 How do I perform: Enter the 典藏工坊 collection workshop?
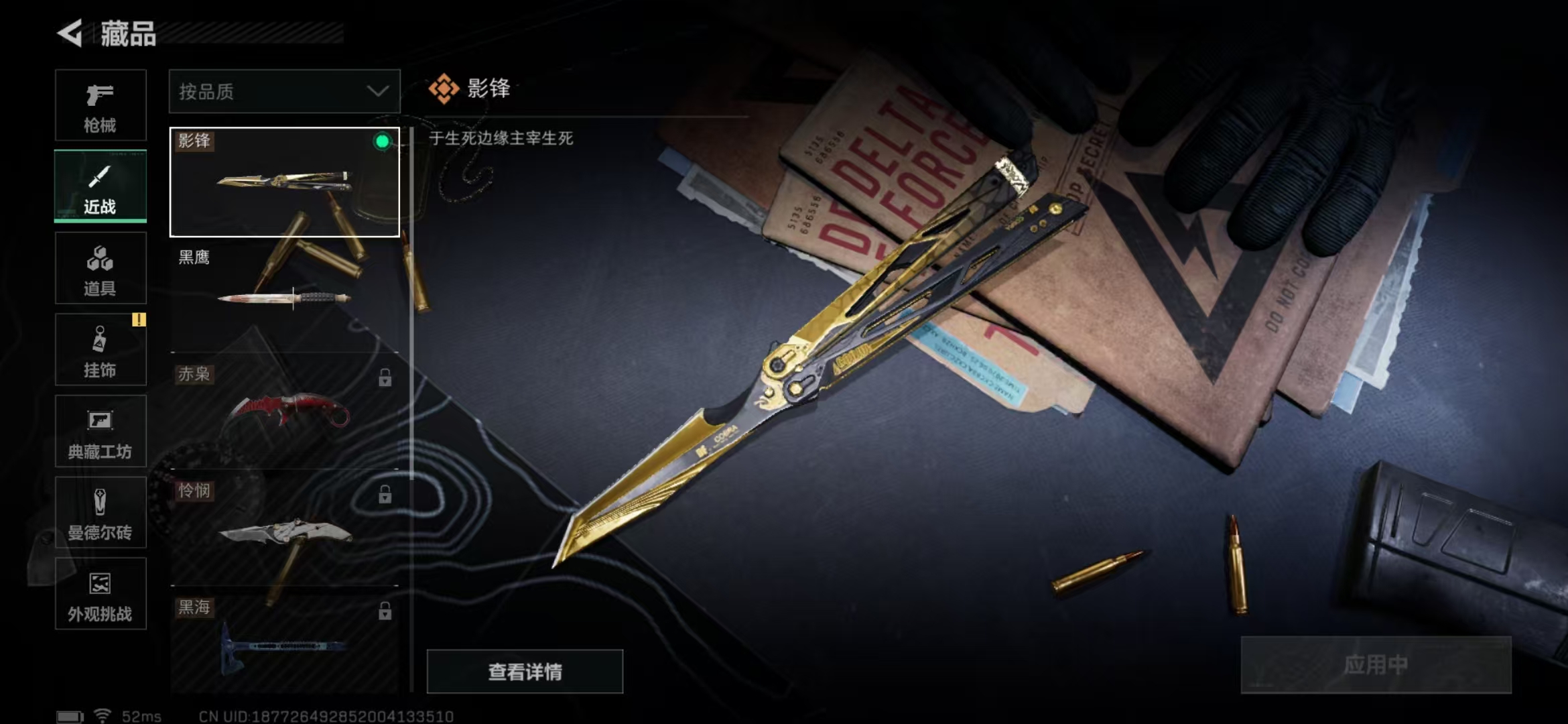(x=101, y=432)
